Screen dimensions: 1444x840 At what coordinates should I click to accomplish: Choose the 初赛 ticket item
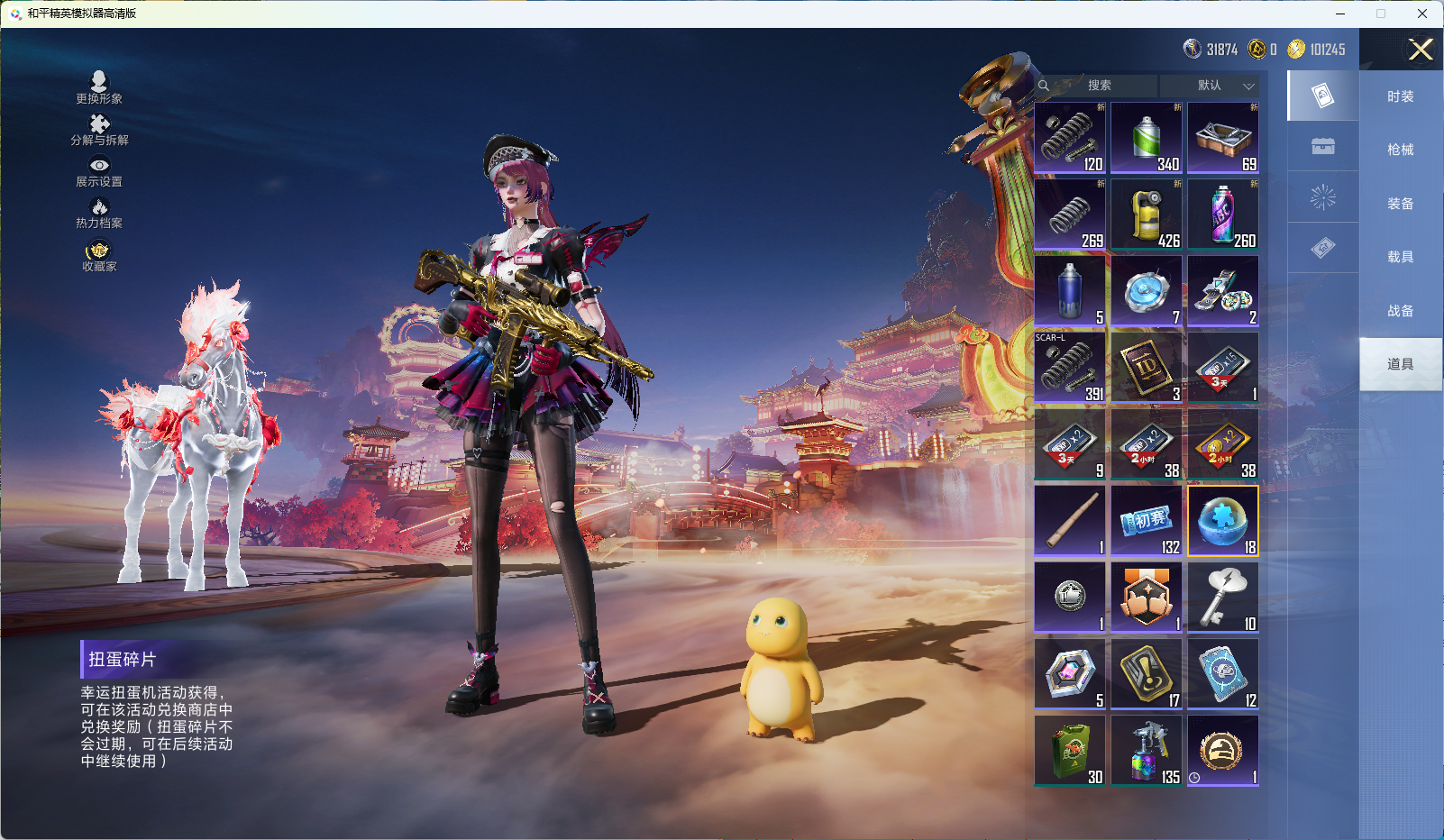[x=1147, y=521]
